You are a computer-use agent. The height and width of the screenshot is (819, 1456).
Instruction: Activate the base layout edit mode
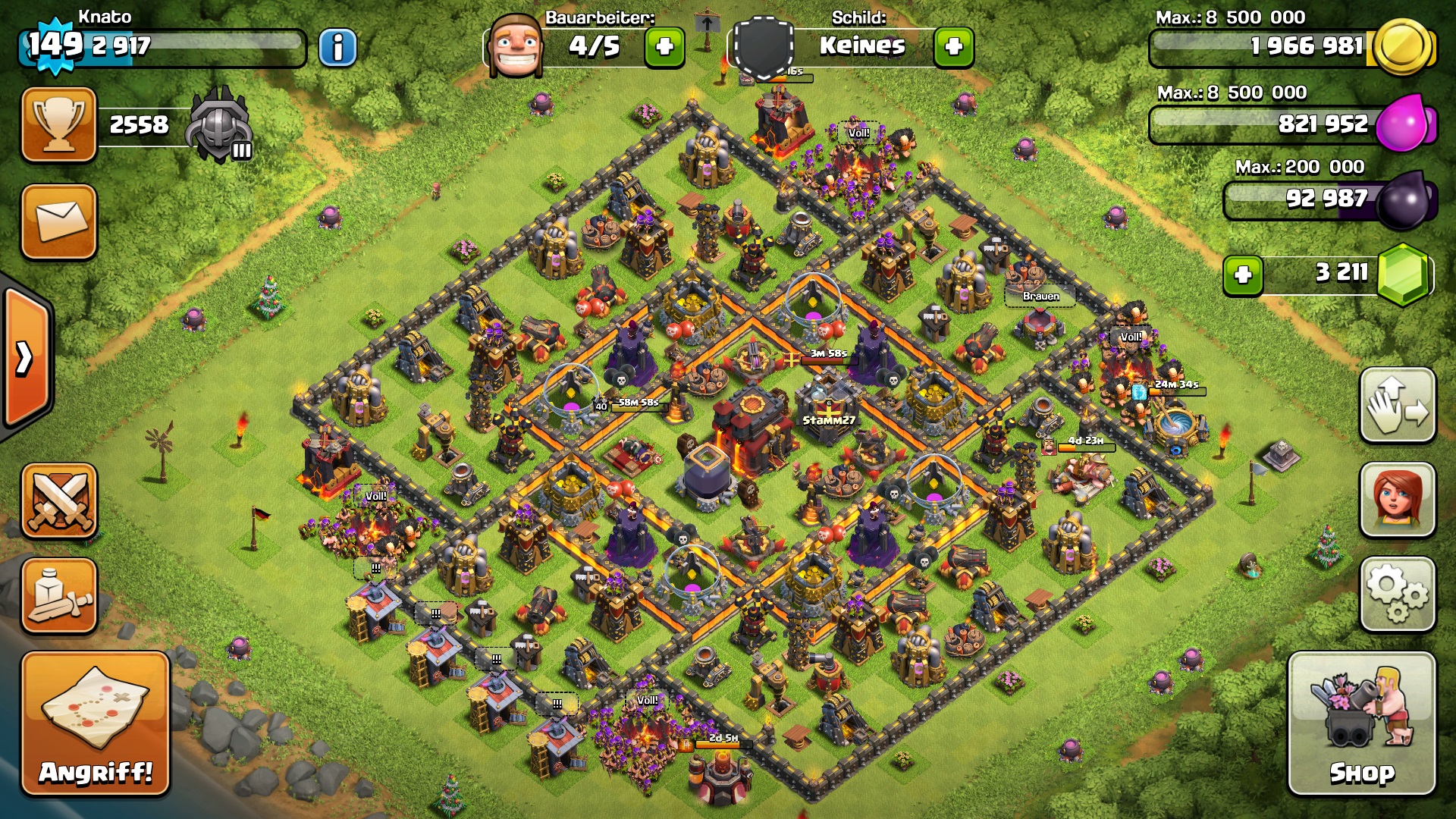(1398, 405)
